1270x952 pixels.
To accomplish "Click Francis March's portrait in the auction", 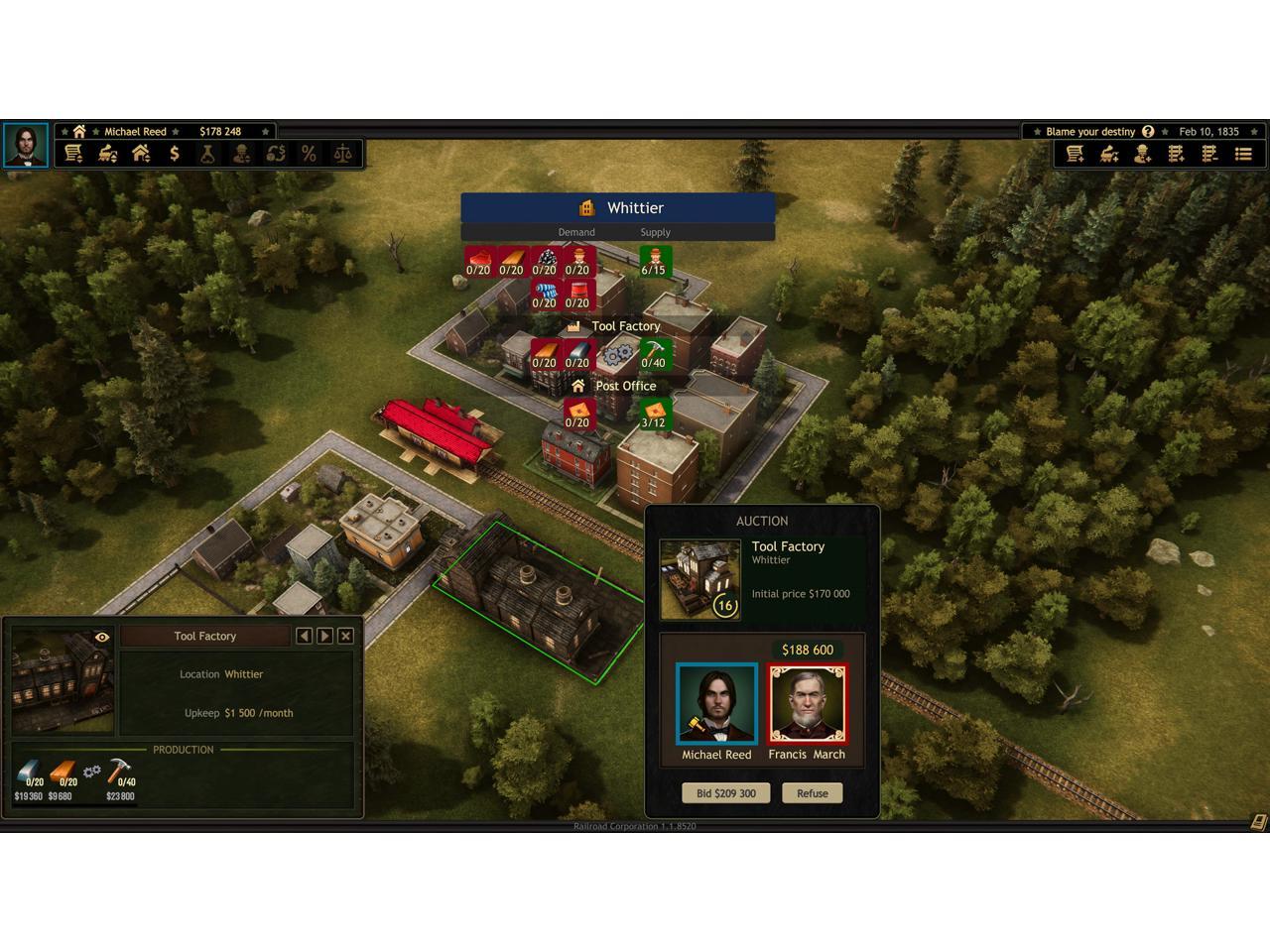I will pyautogui.click(x=808, y=704).
